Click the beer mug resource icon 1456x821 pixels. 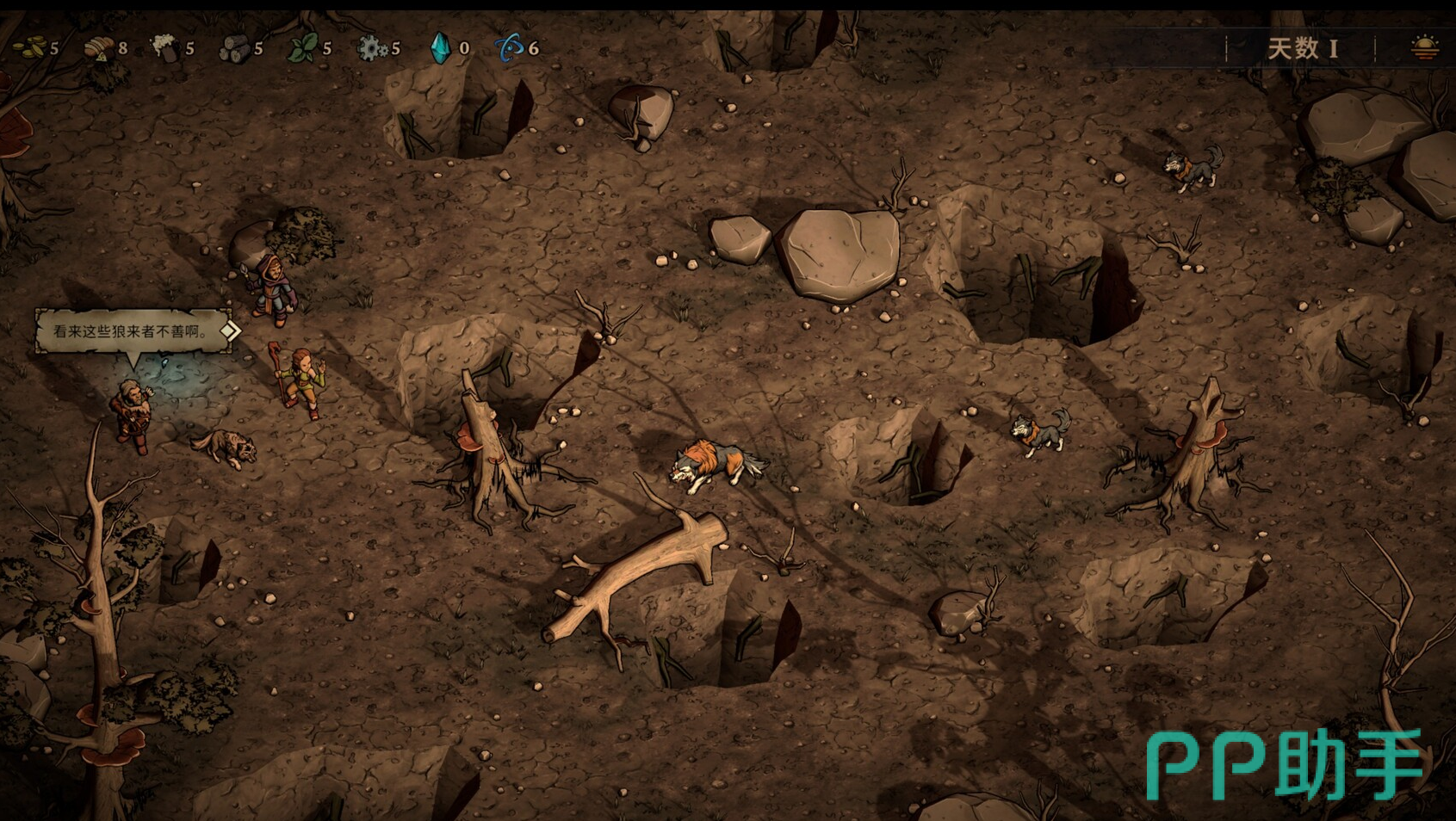(x=164, y=47)
